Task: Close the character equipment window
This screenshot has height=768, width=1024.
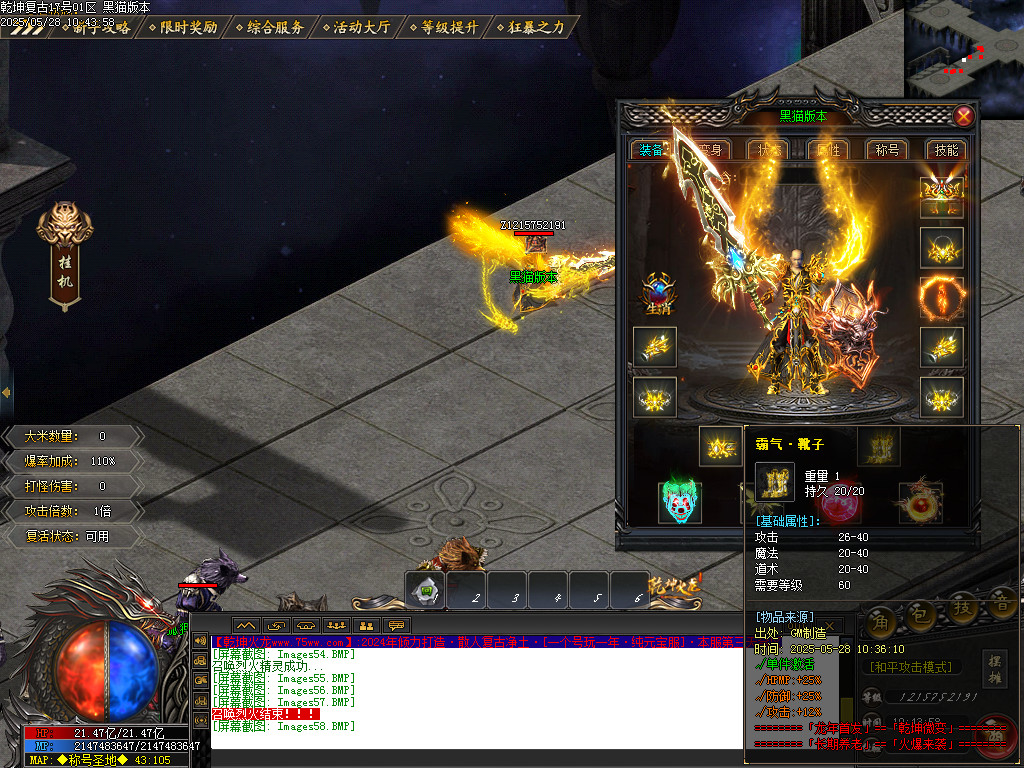Action: pos(964,116)
